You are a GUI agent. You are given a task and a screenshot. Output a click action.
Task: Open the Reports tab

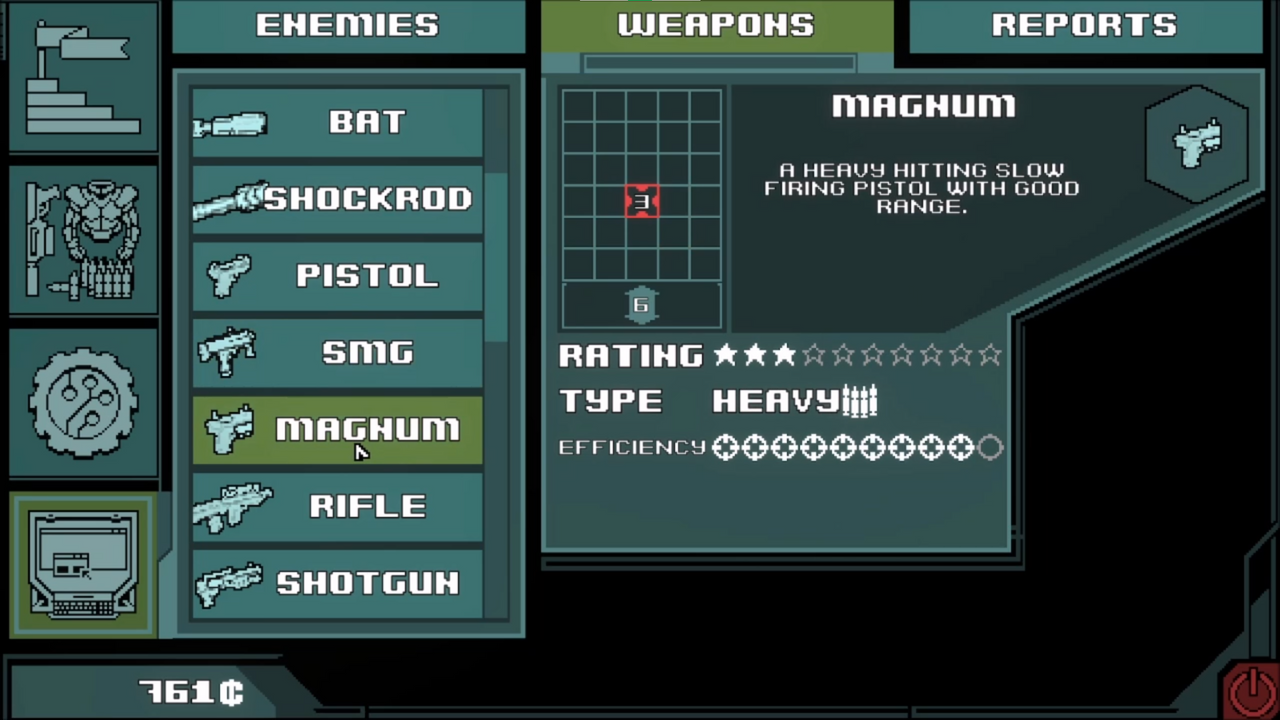1084,25
